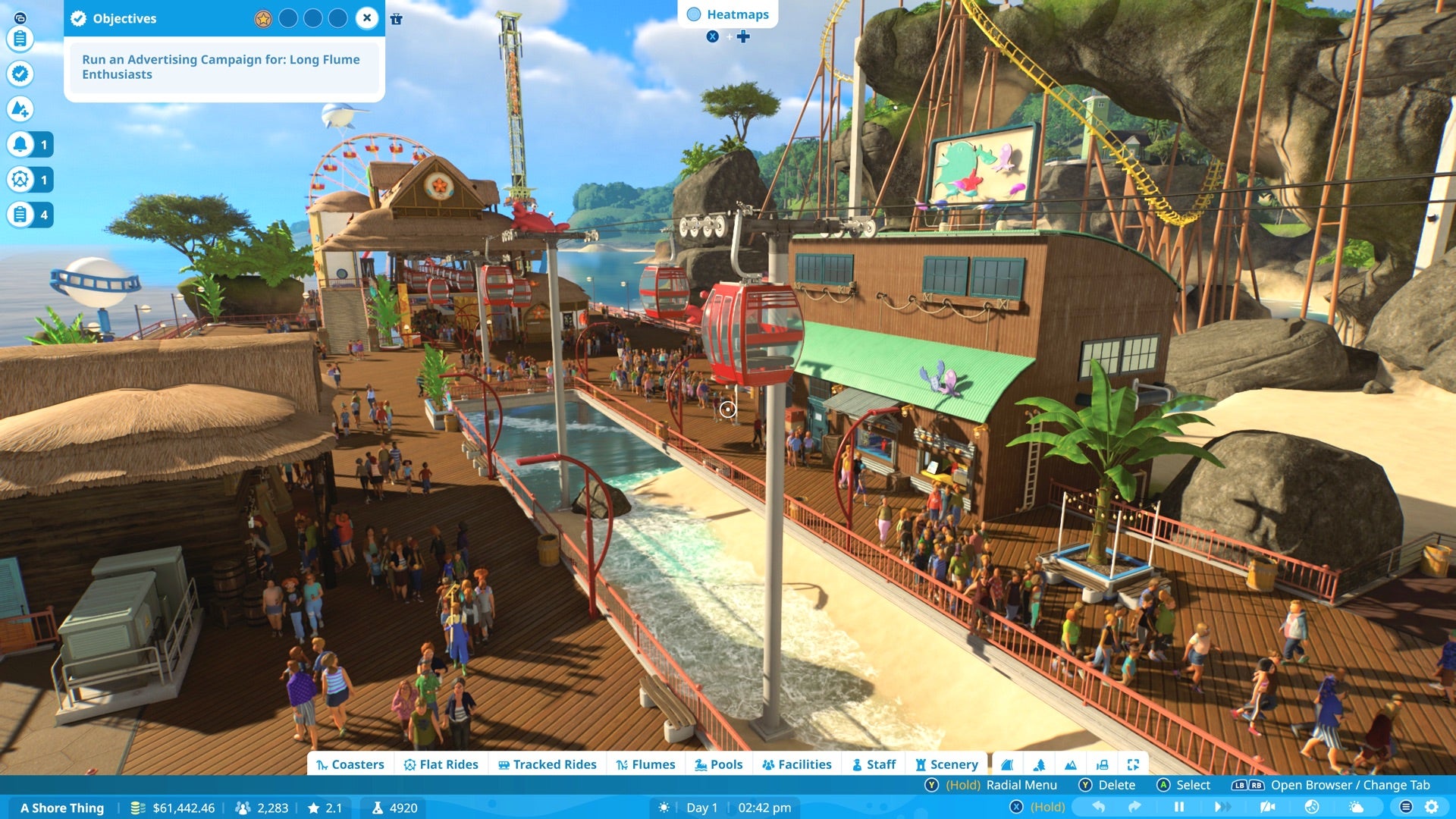Open the notifications bell showing 1 alert

20,144
